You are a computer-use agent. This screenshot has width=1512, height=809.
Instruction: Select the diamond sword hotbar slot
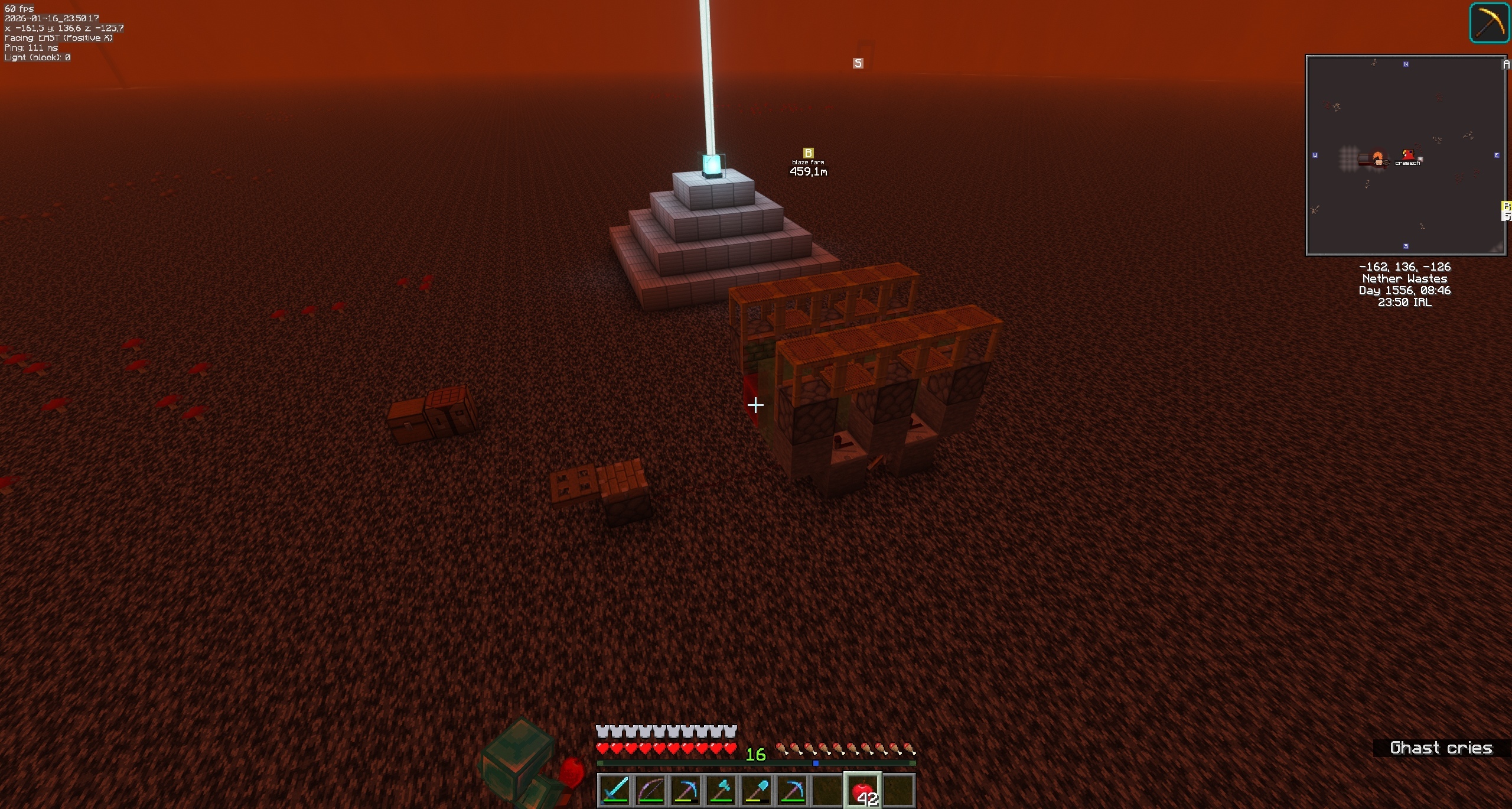click(614, 789)
